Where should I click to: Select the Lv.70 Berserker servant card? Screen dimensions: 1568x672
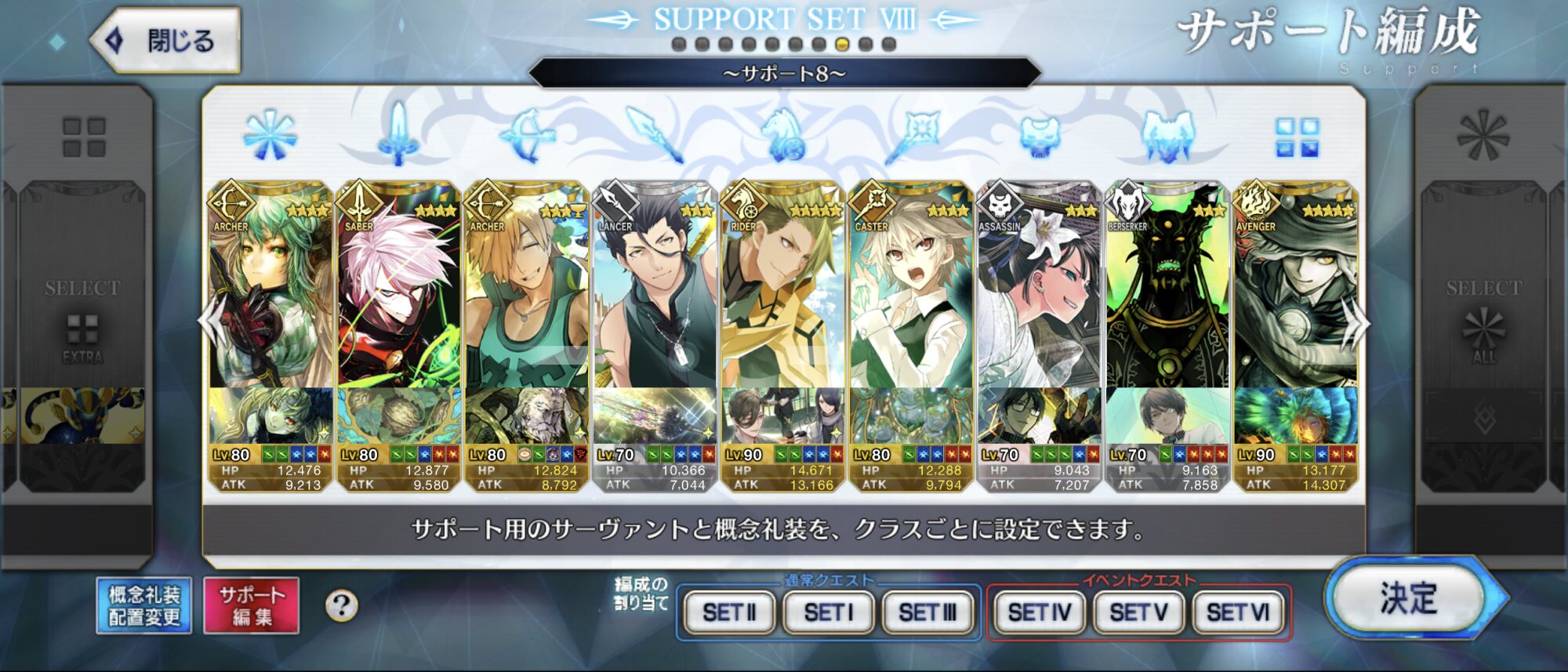(1167, 314)
